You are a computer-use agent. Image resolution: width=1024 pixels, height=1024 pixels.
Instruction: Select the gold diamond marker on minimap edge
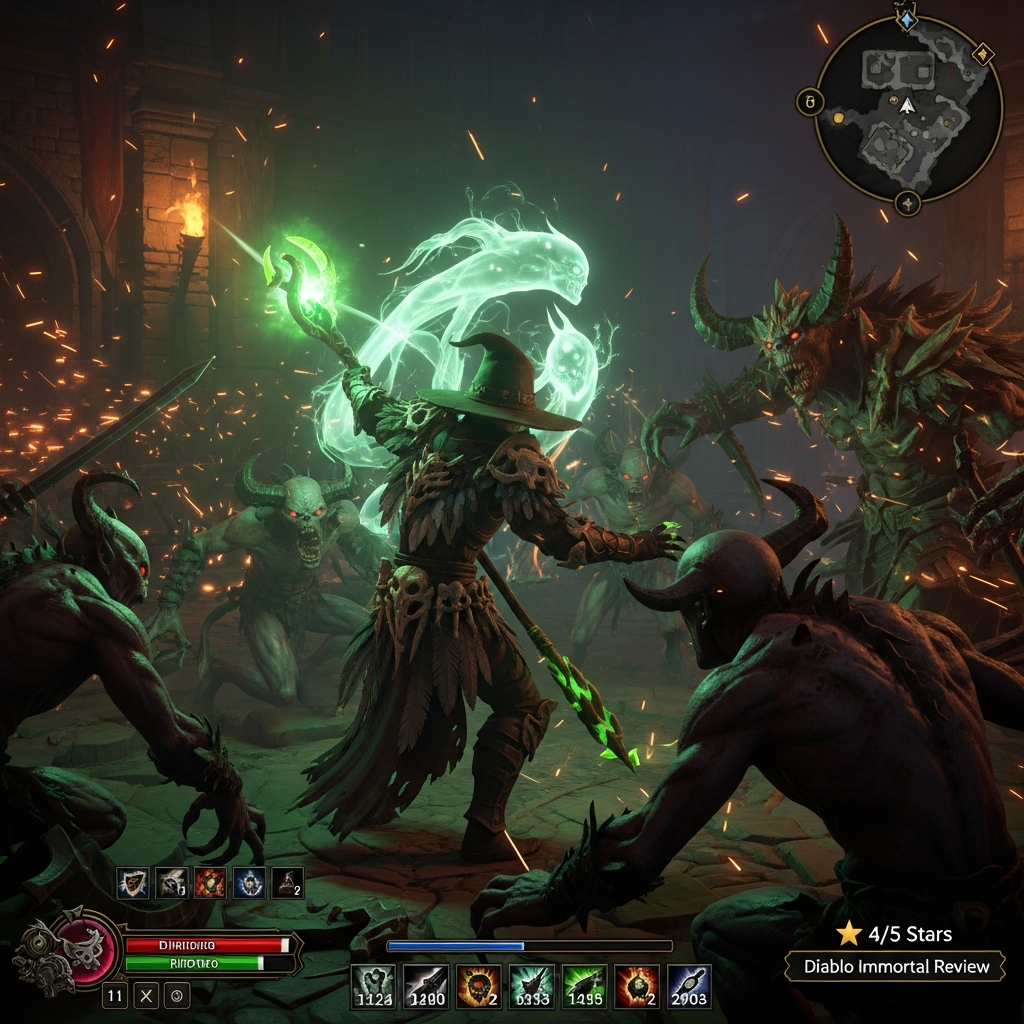point(983,52)
